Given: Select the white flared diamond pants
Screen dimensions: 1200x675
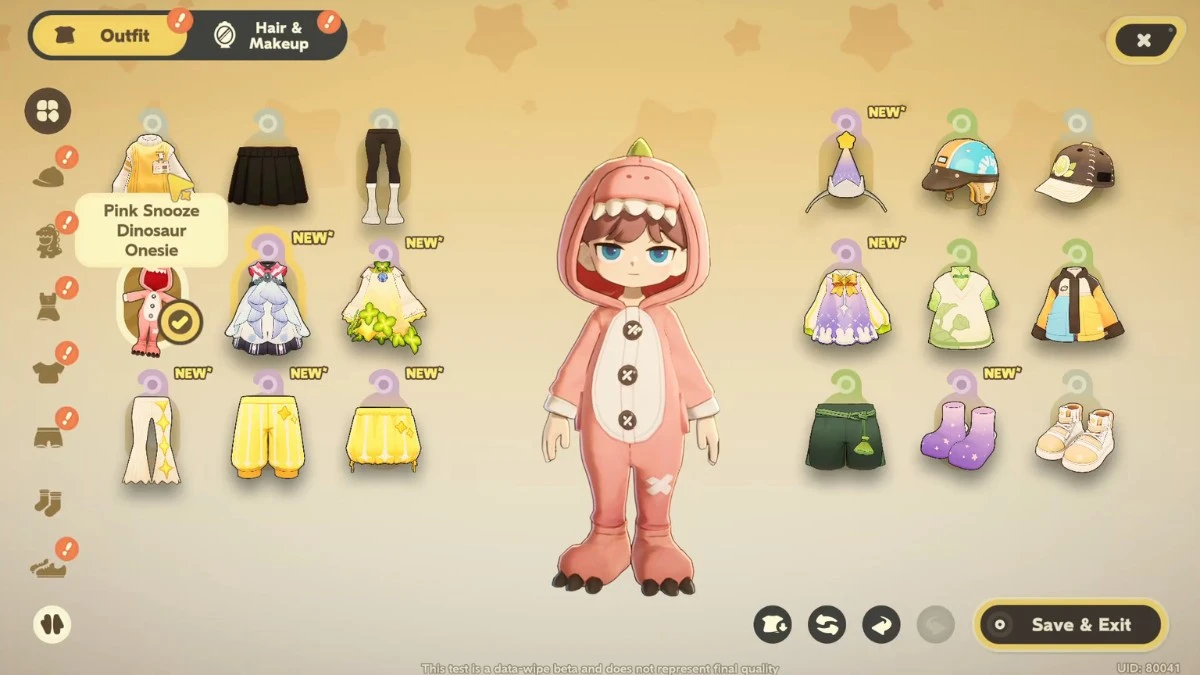Looking at the screenshot, I should pos(152,437).
